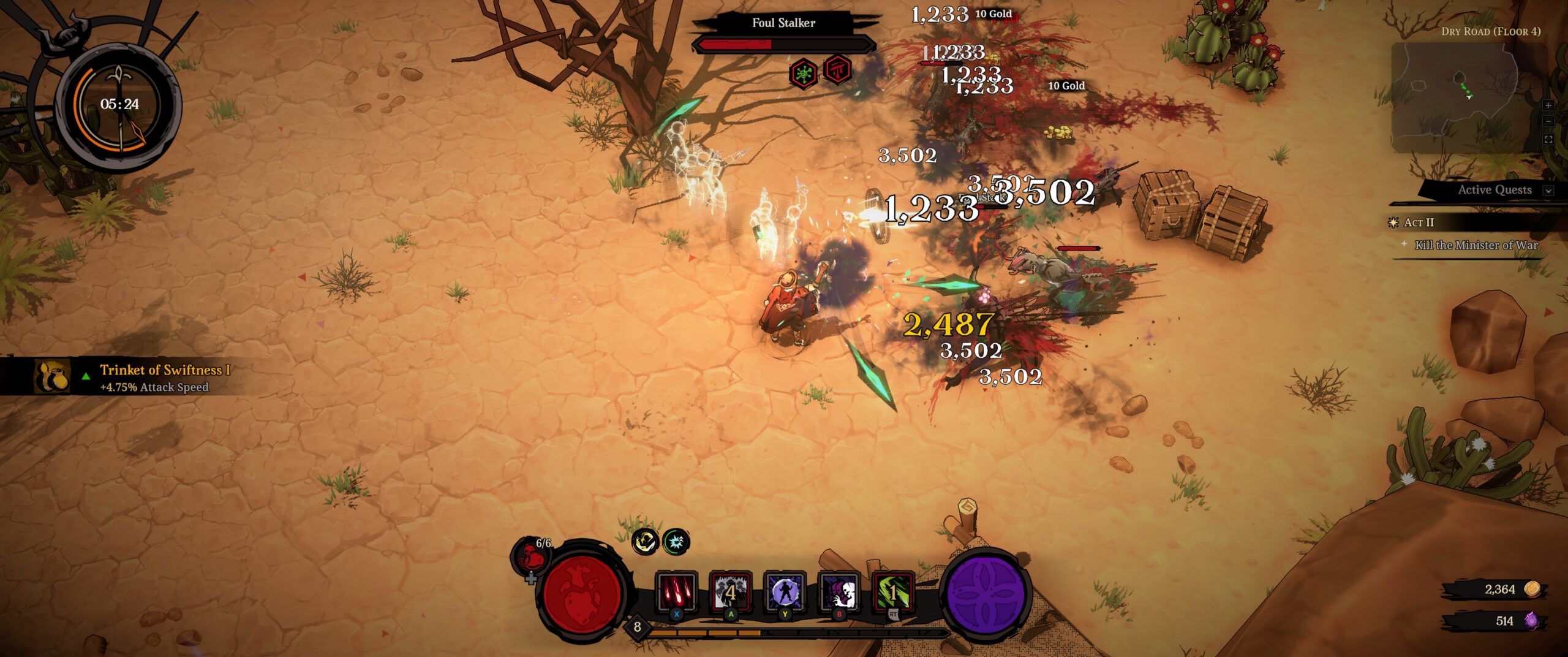Click the minimap zoom-out minus button
Image resolution: width=1568 pixels, height=657 pixels.
[x=1548, y=122]
